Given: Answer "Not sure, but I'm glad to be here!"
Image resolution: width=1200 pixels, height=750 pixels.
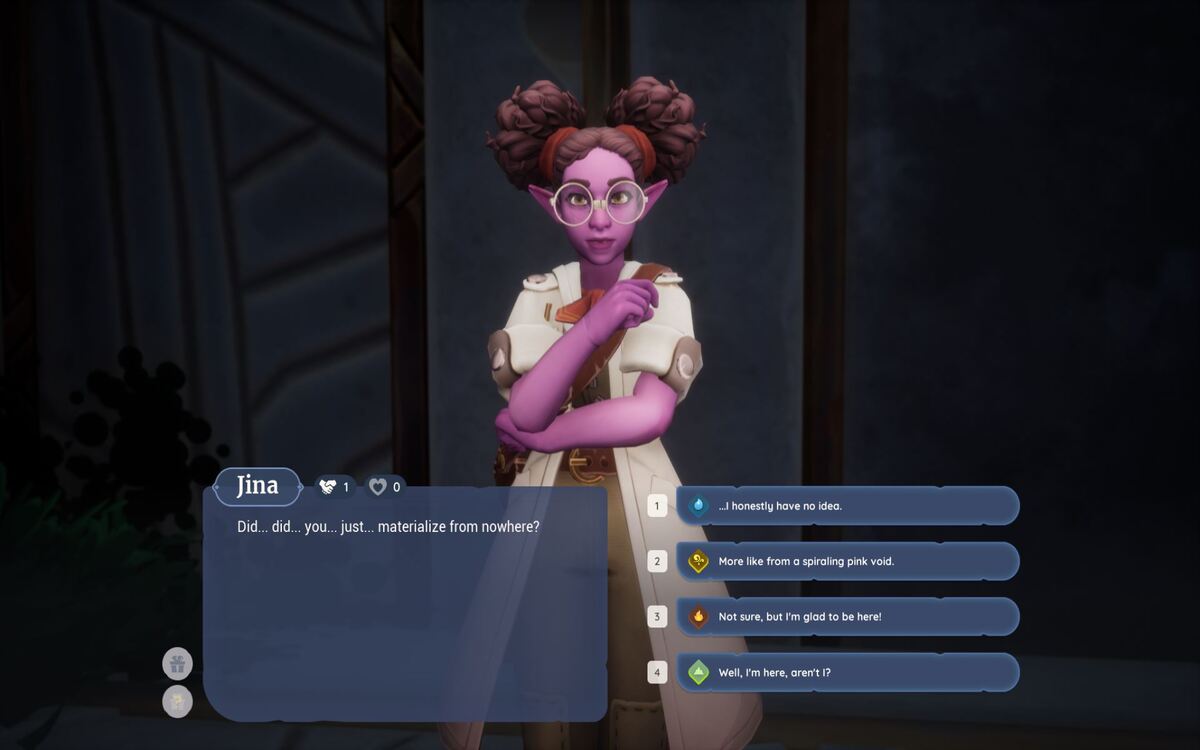Looking at the screenshot, I should coord(847,617).
